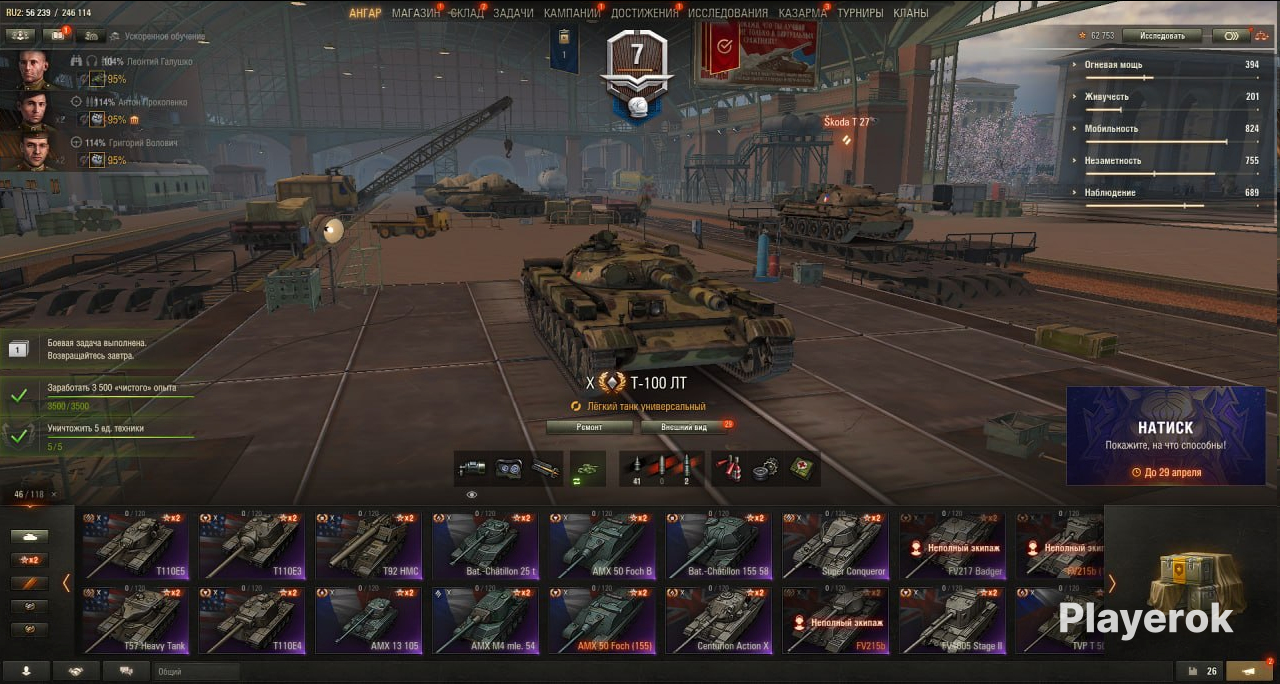Click the Ремонт button
The height and width of the screenshot is (684, 1280).
pos(589,427)
